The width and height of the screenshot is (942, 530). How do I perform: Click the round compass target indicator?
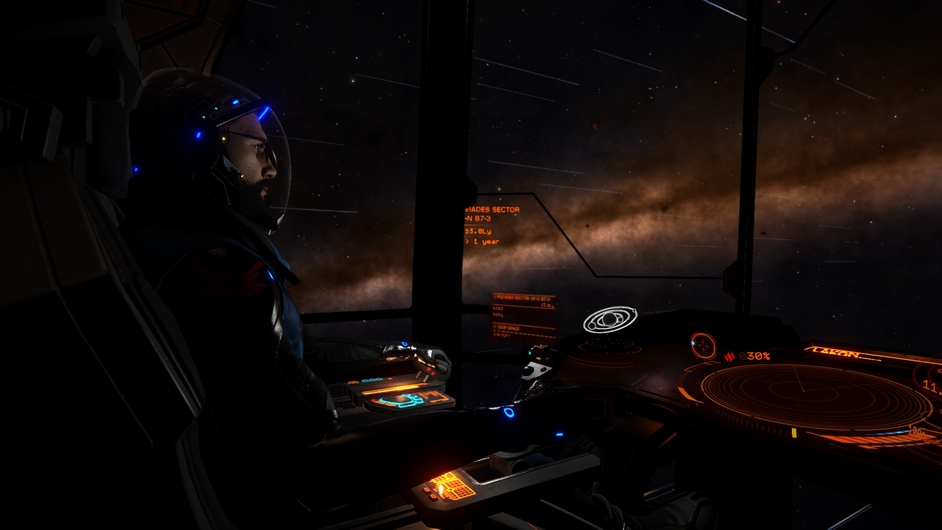(x=703, y=346)
